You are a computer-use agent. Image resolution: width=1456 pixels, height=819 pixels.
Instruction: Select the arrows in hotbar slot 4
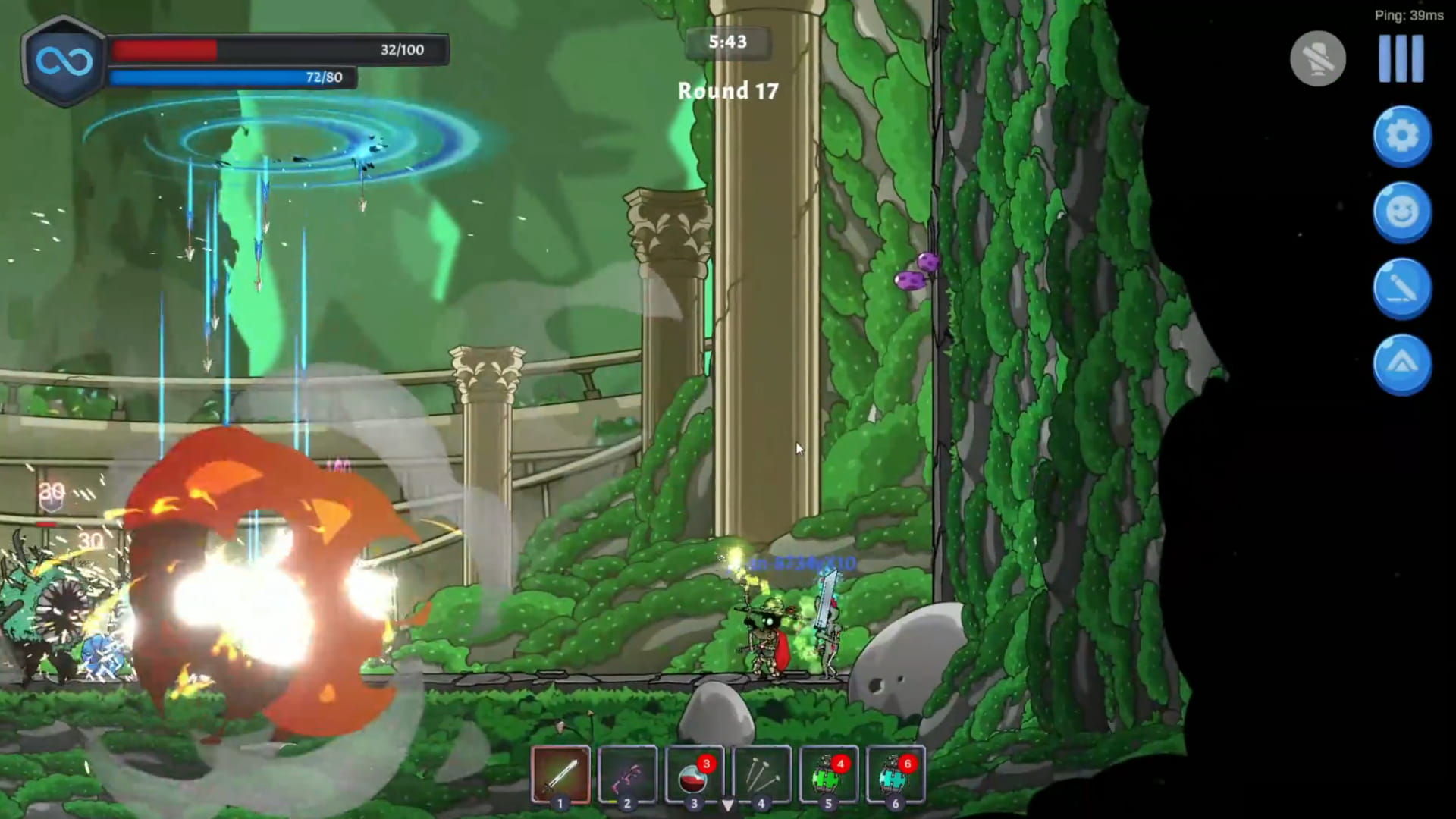click(x=761, y=774)
